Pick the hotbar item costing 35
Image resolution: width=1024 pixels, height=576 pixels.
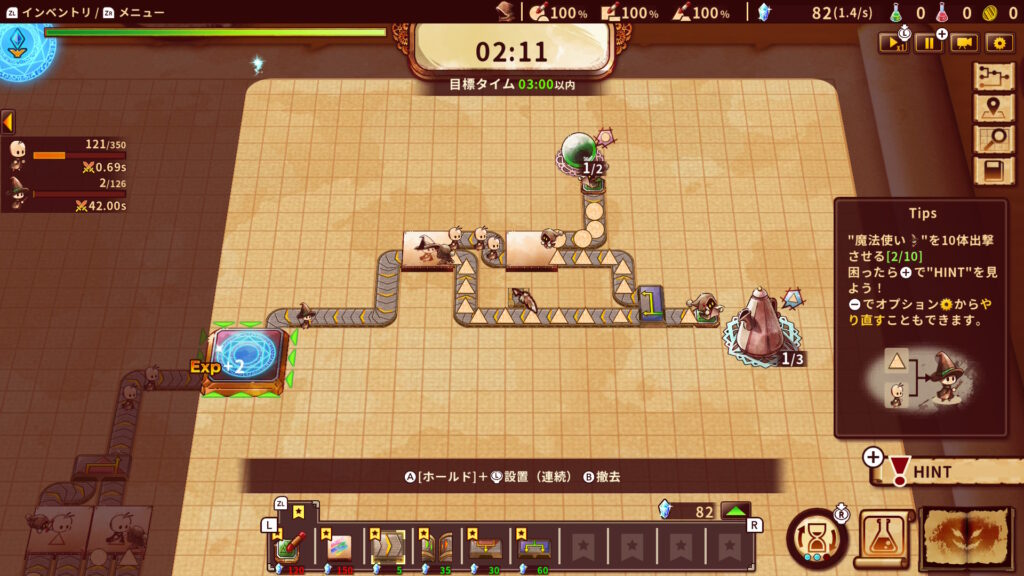[436, 547]
